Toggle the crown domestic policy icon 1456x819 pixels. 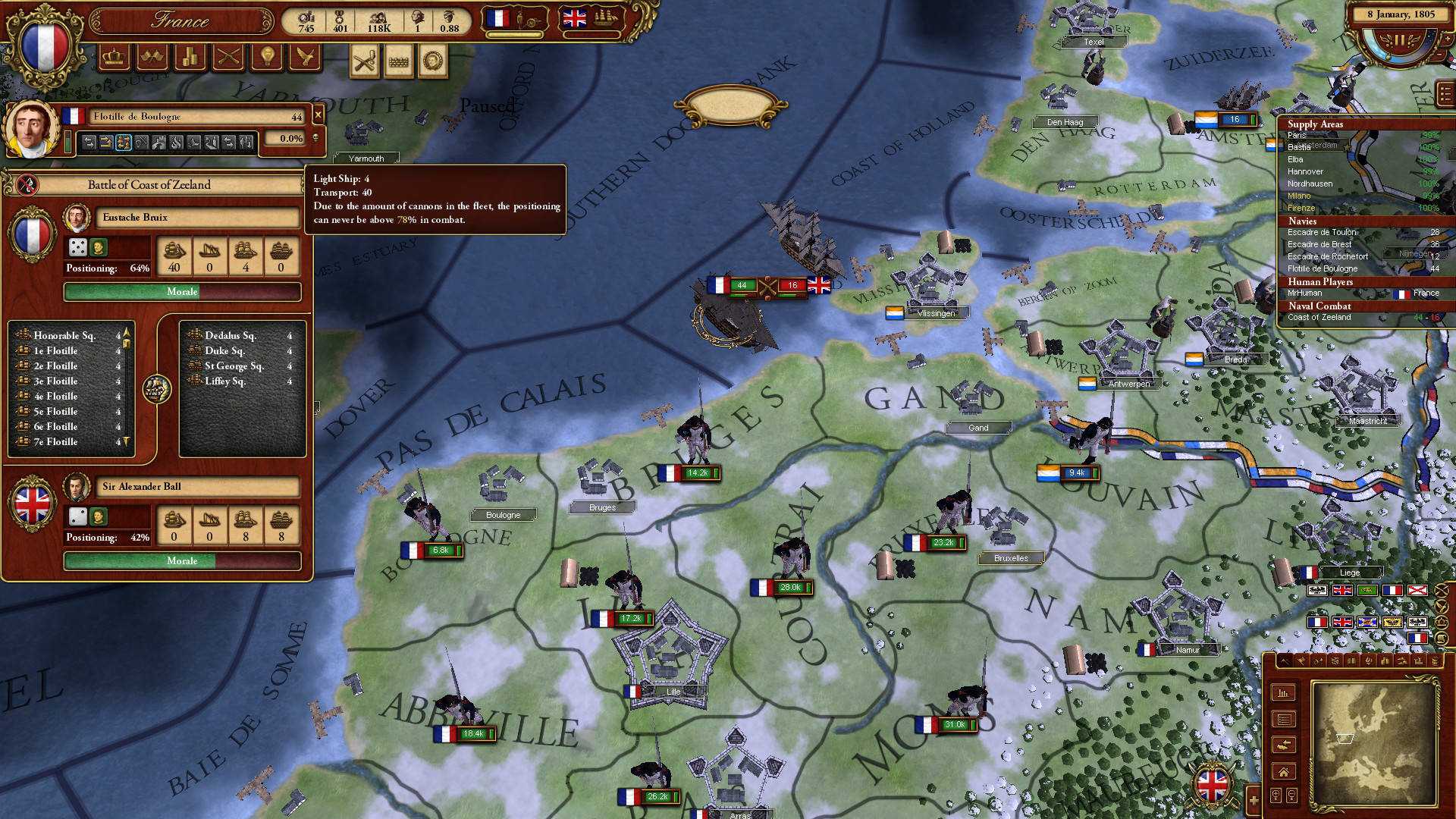tap(115, 58)
